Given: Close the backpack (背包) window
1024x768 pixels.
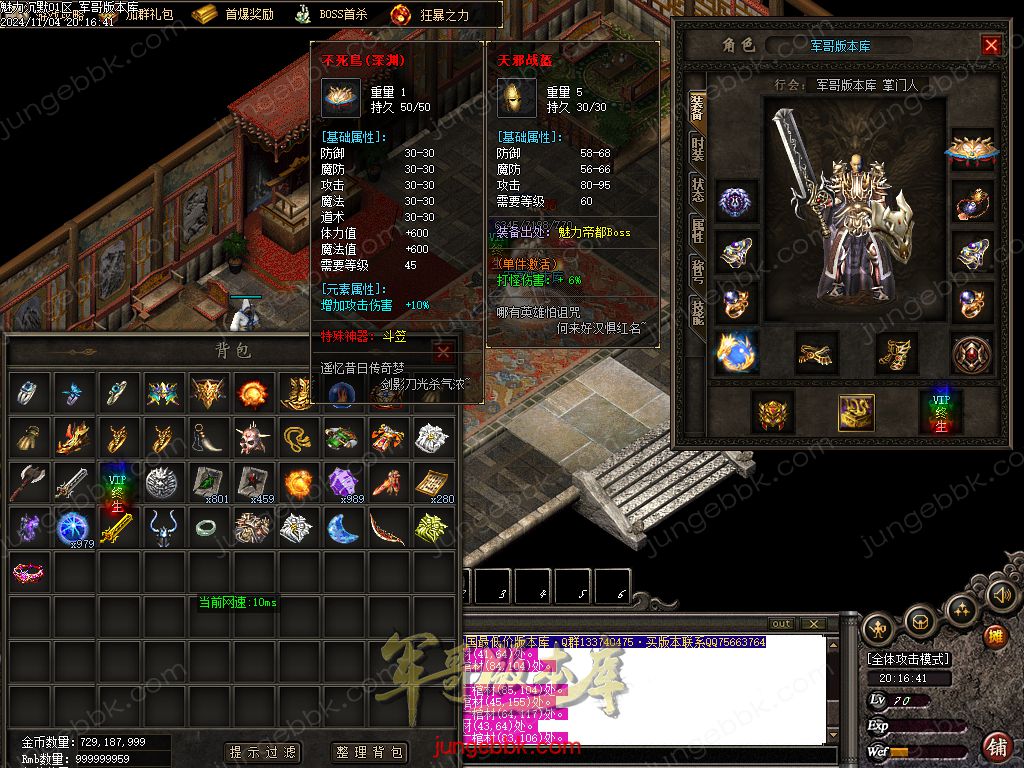Looking at the screenshot, I should [x=443, y=352].
